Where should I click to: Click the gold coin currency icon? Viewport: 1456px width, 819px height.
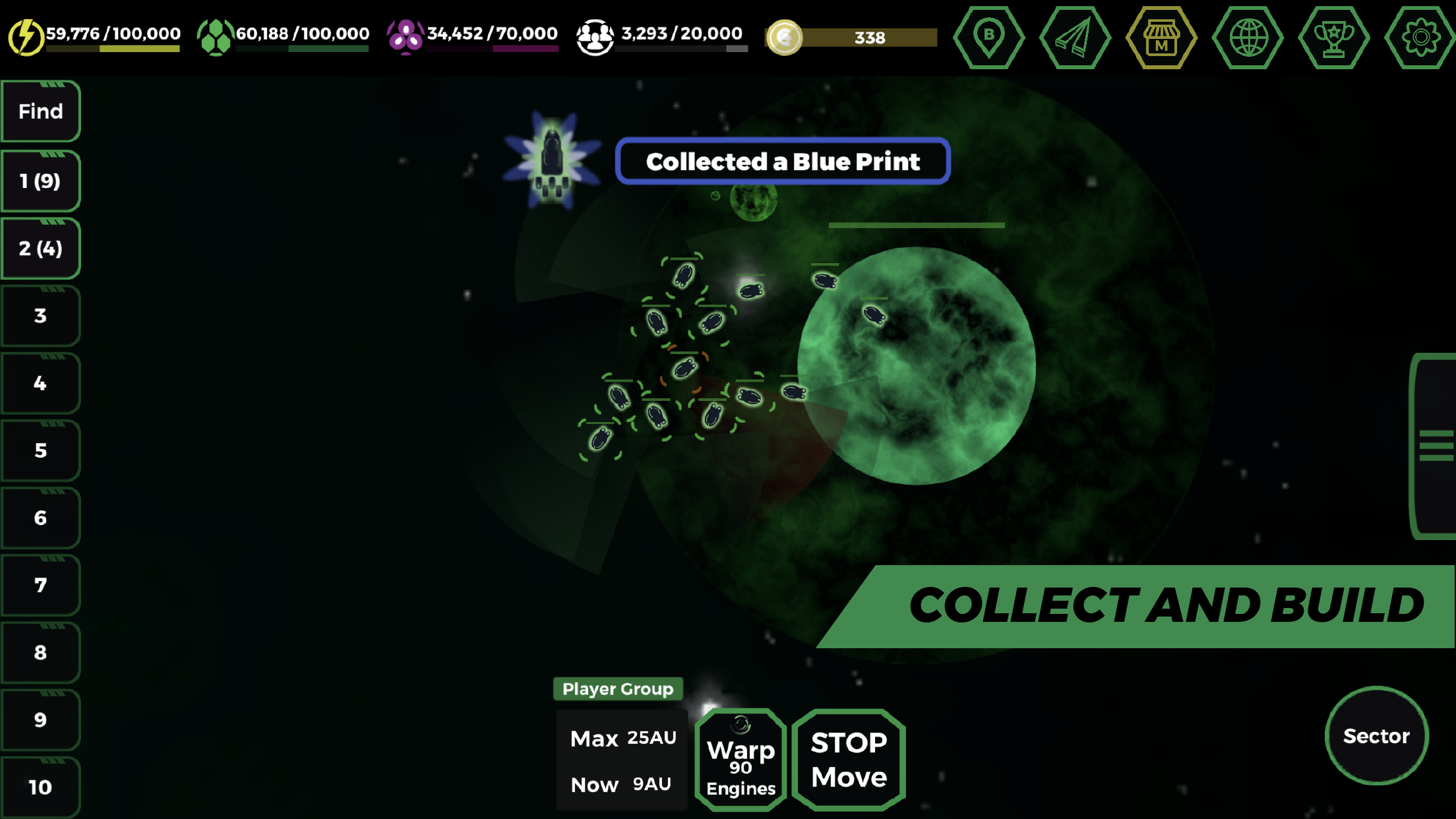point(784,38)
